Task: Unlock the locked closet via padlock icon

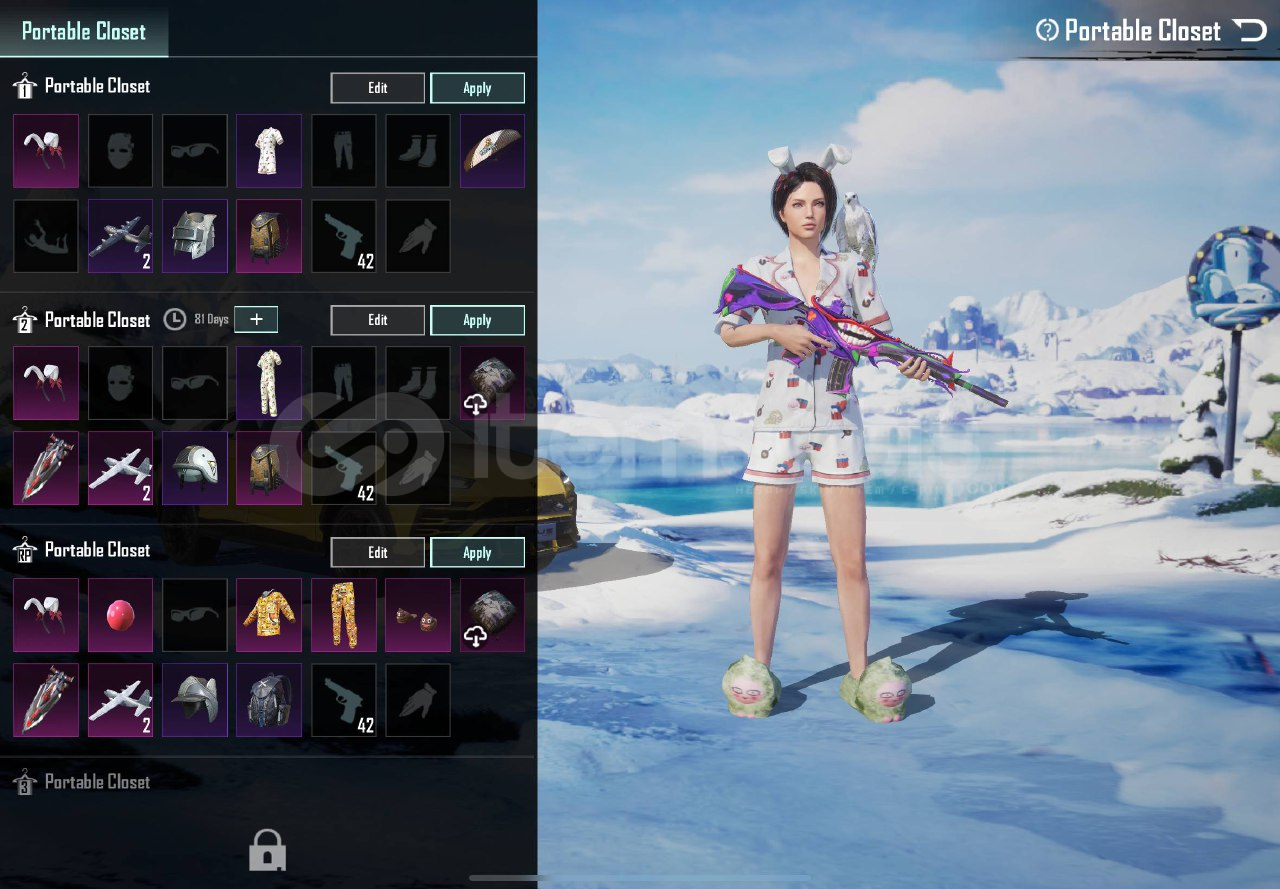Action: [x=267, y=850]
